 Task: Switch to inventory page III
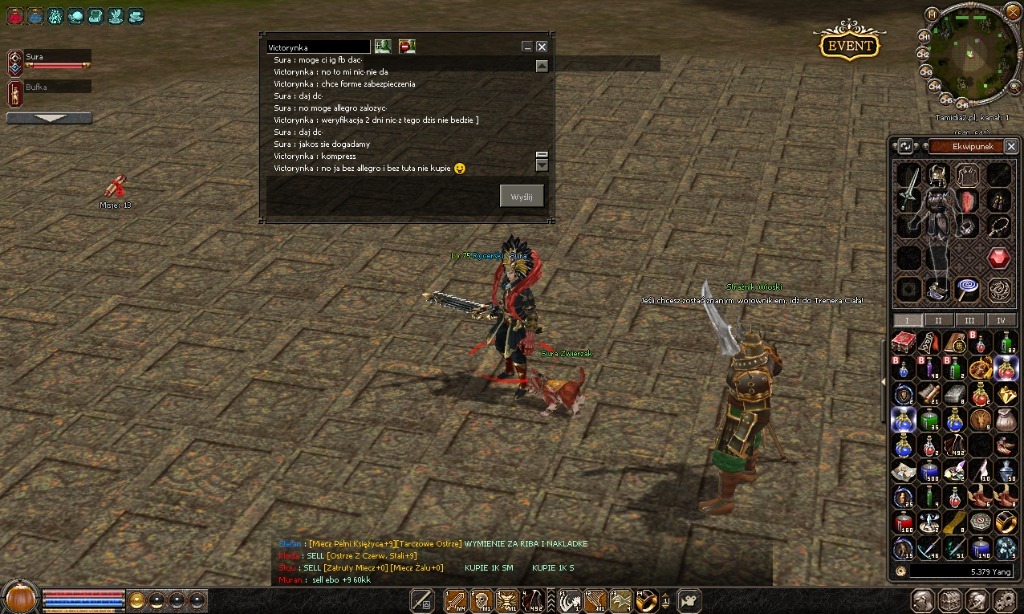coord(969,320)
